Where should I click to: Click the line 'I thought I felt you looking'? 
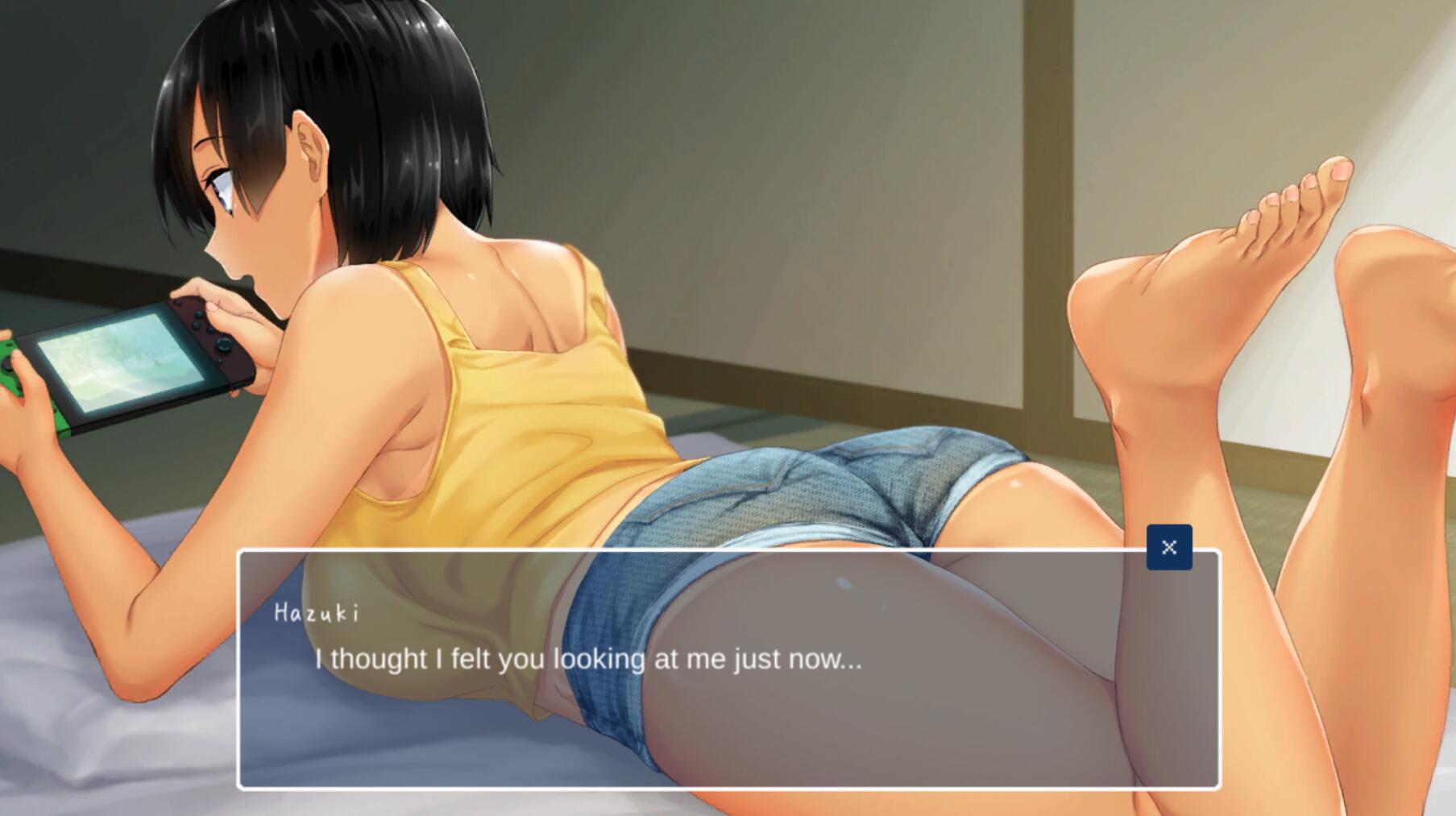pos(588,659)
